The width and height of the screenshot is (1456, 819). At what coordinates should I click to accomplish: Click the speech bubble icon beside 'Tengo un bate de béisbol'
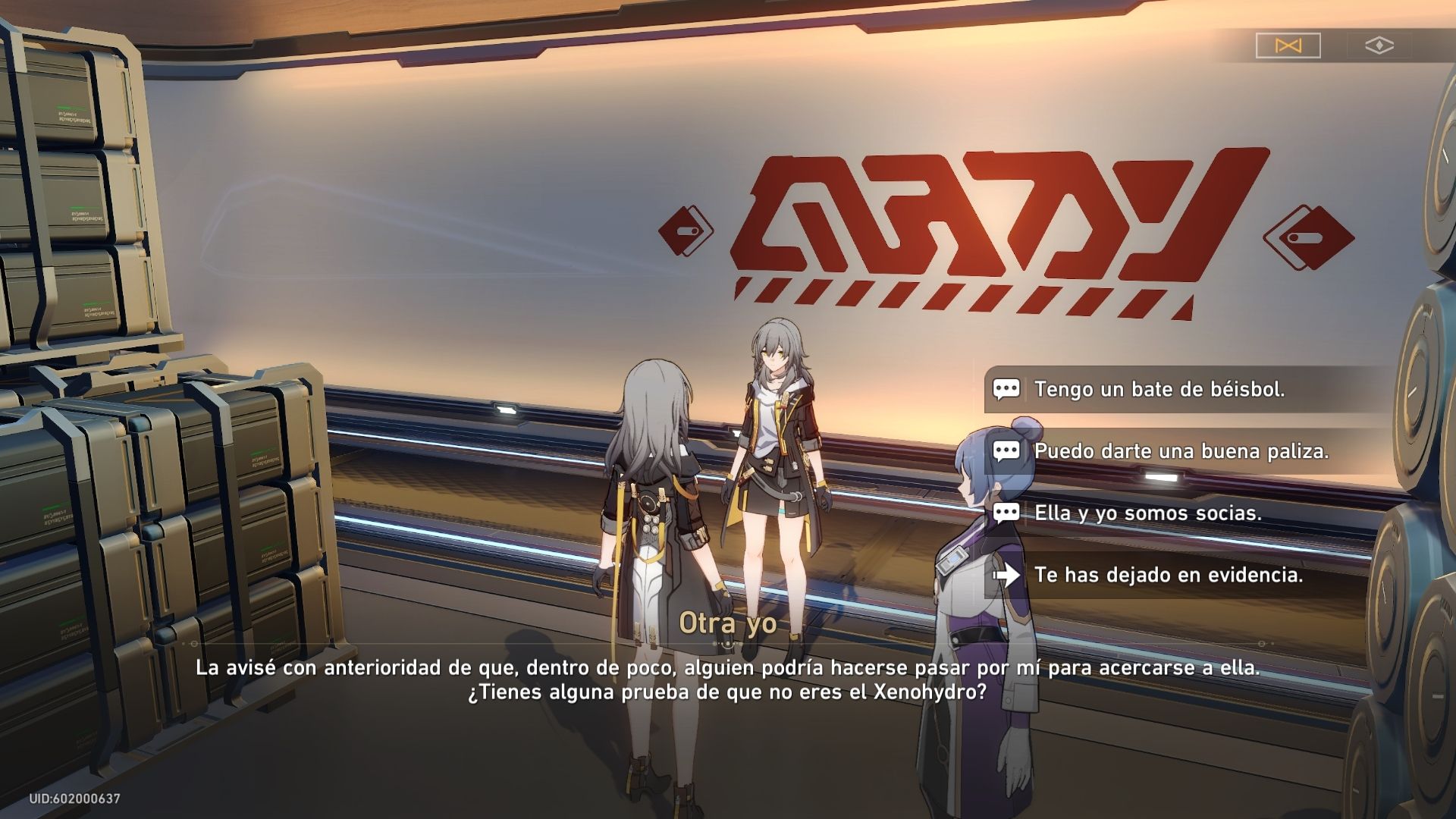(1008, 390)
